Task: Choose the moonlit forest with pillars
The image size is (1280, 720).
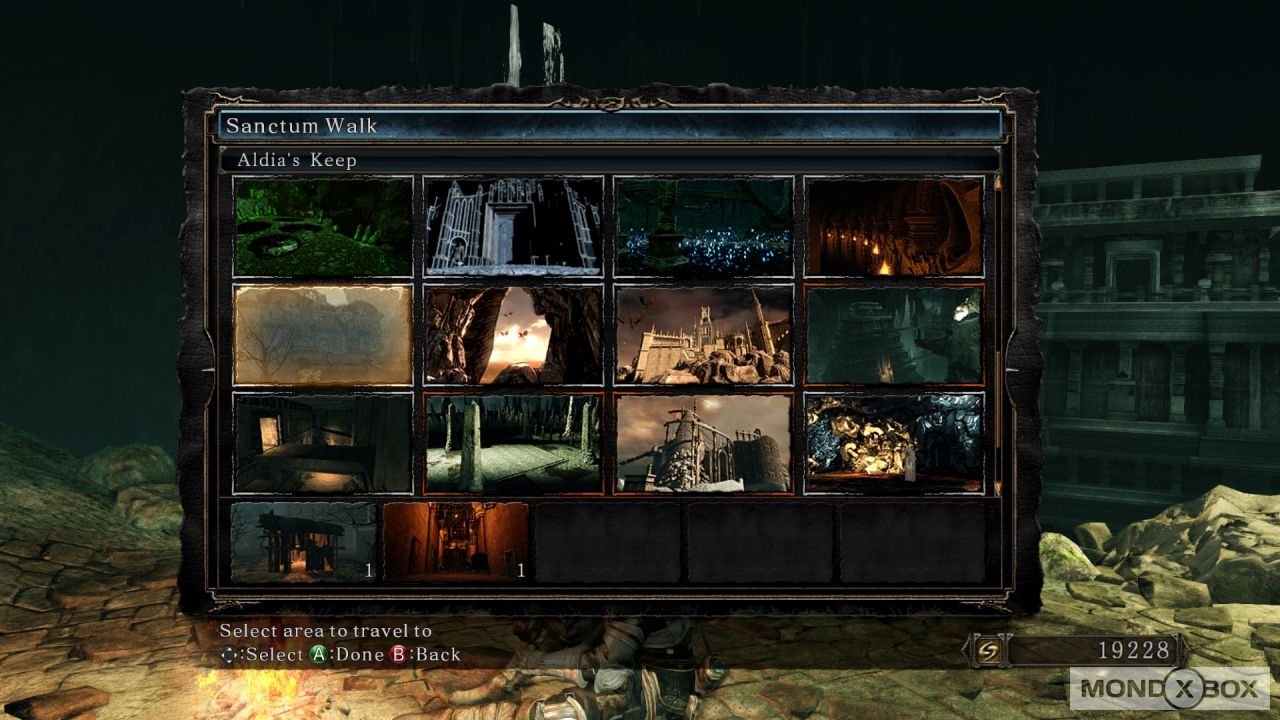Action: coord(513,443)
